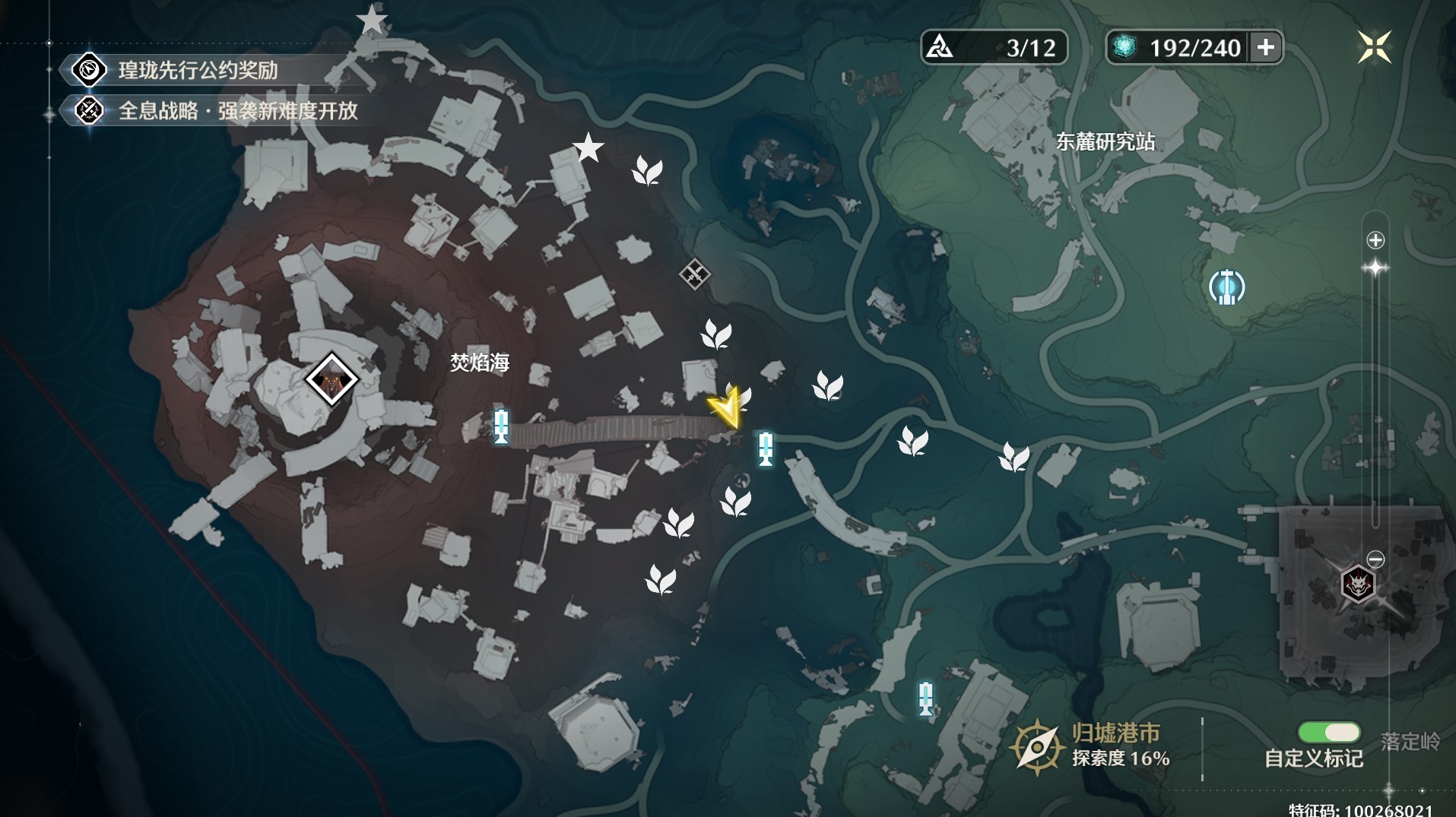Zoom out the map with the minus button
Image resolution: width=1456 pixels, height=817 pixels.
click(x=1375, y=559)
